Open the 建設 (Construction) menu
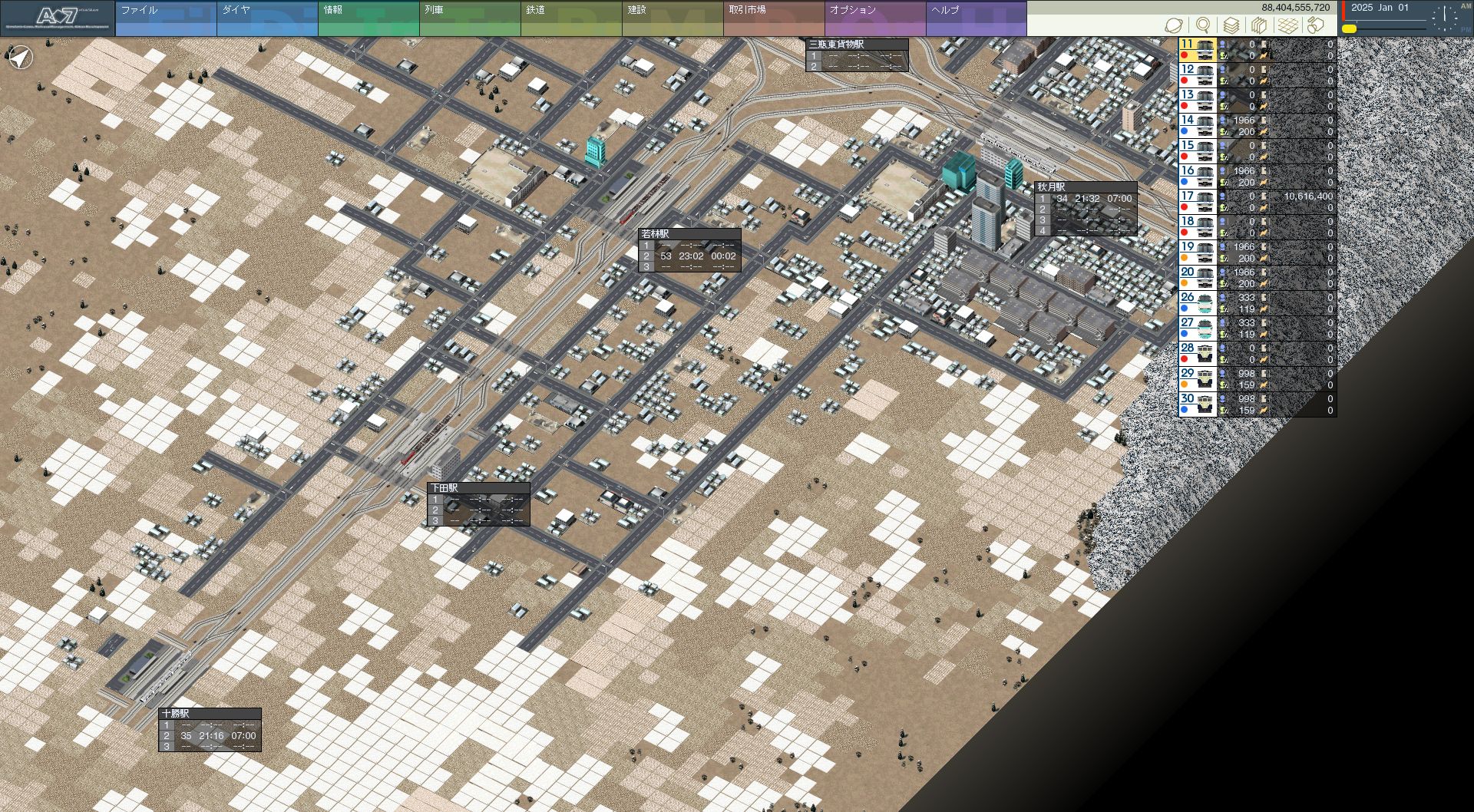Screen dimensions: 1474x812 (672, 18)
